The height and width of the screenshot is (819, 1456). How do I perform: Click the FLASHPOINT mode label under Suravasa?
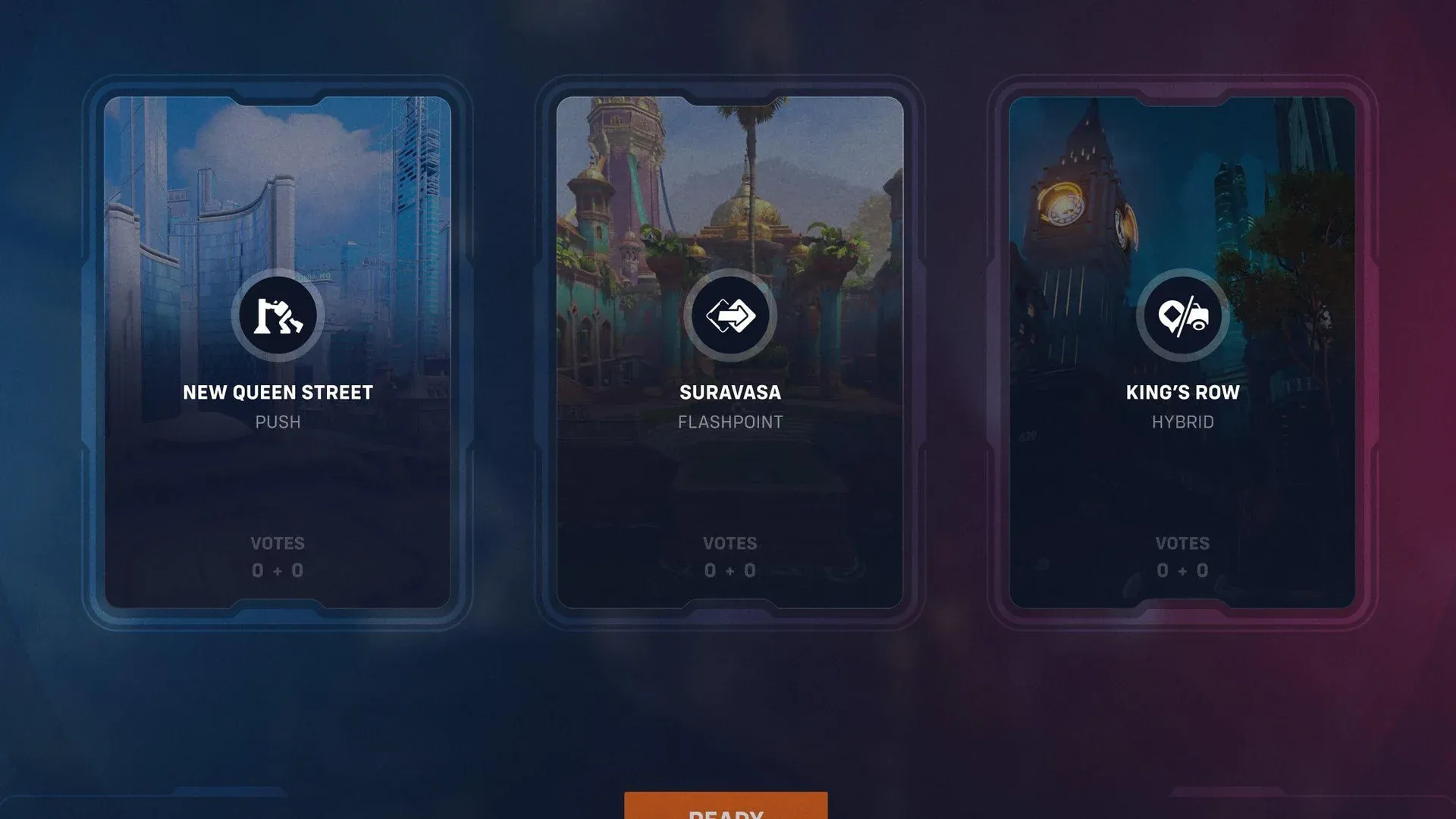click(x=730, y=422)
